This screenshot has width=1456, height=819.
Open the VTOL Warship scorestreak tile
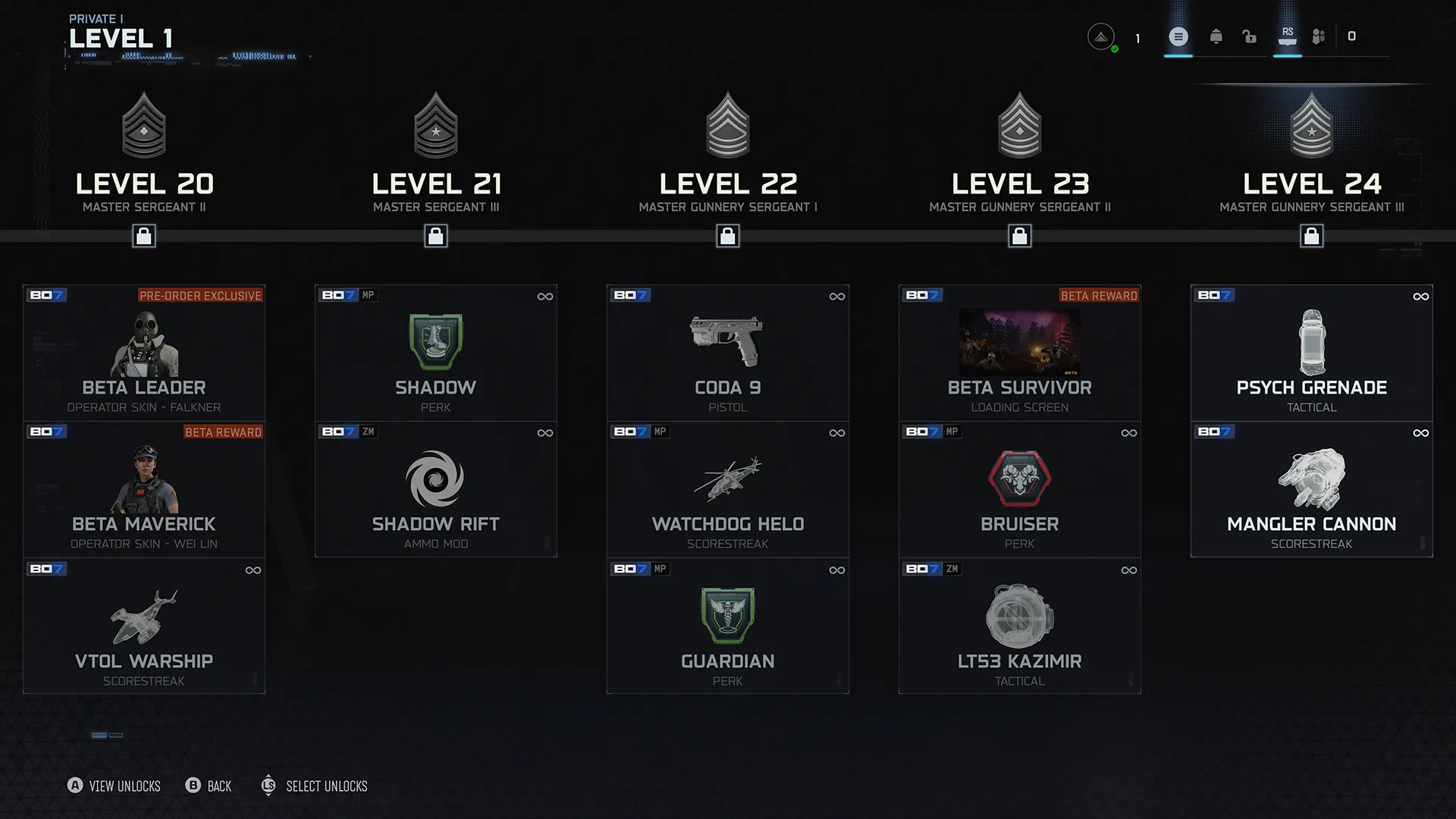tap(144, 626)
